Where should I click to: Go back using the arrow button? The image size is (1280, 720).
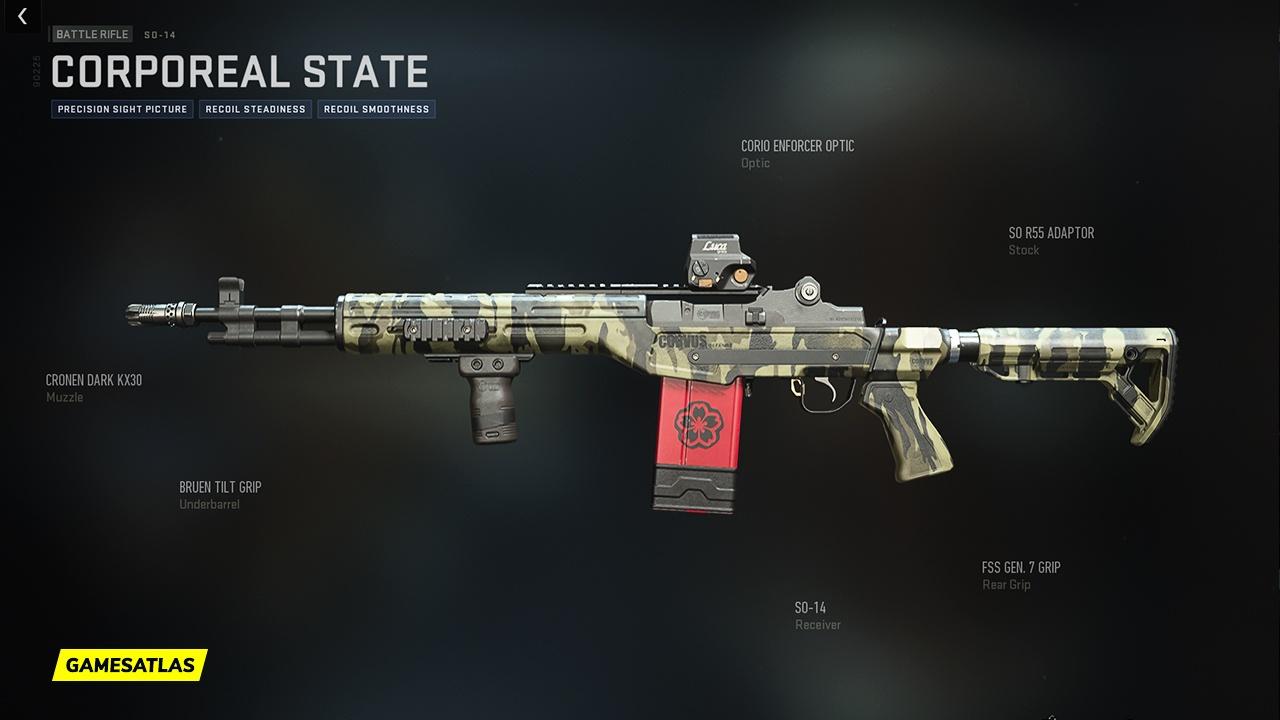point(22,17)
